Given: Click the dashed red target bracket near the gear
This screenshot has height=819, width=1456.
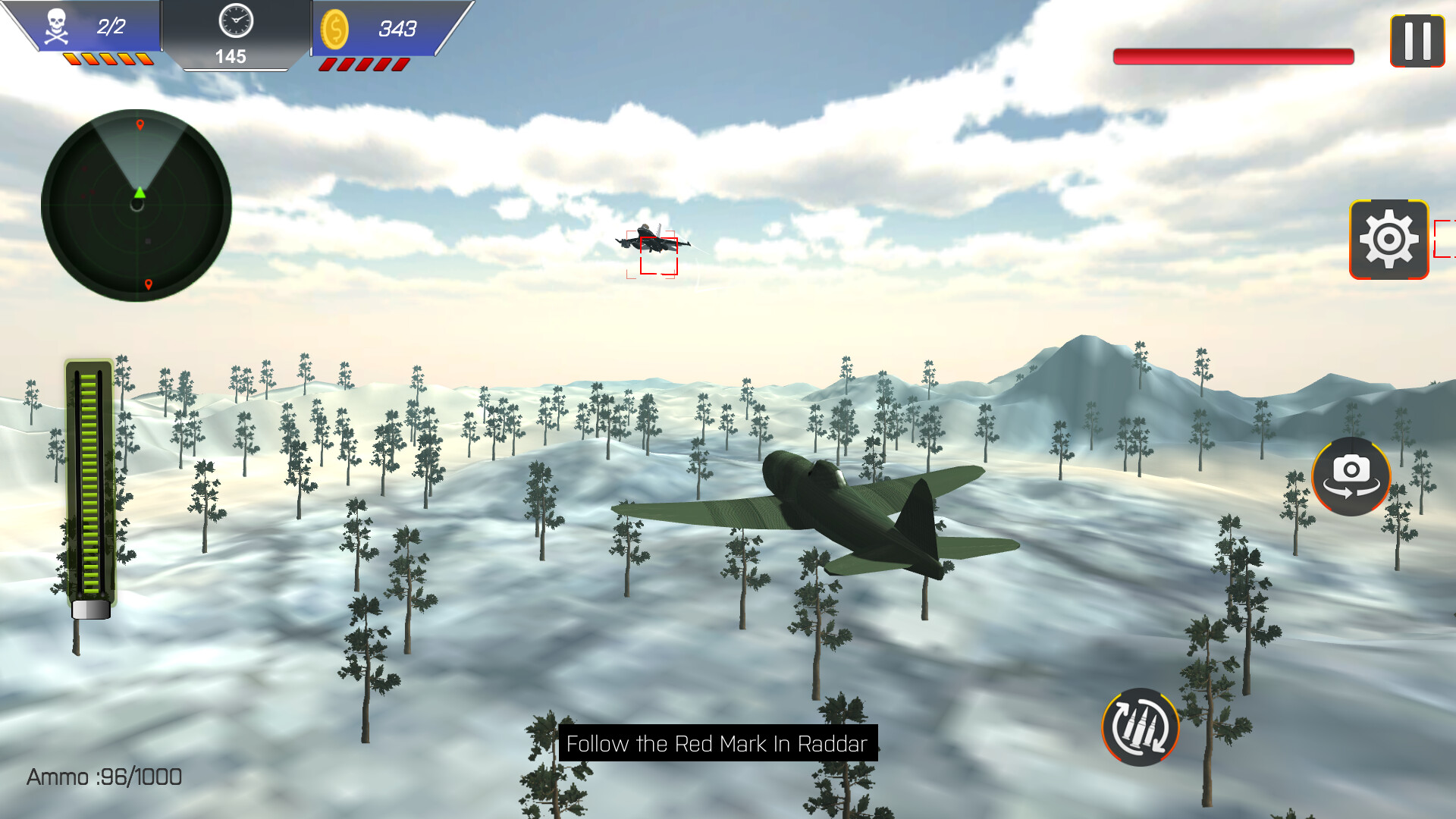Looking at the screenshot, I should click(x=1445, y=239).
